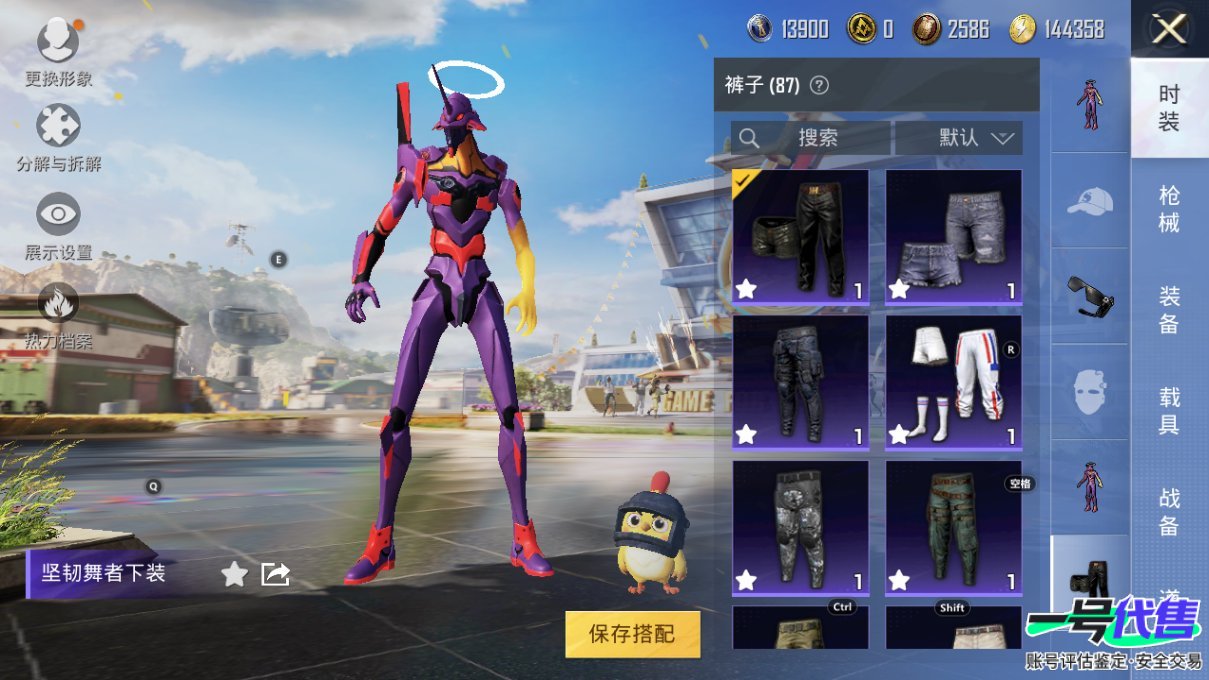1209x680 pixels.
Task: Select the face mask category icon
Action: [1089, 391]
